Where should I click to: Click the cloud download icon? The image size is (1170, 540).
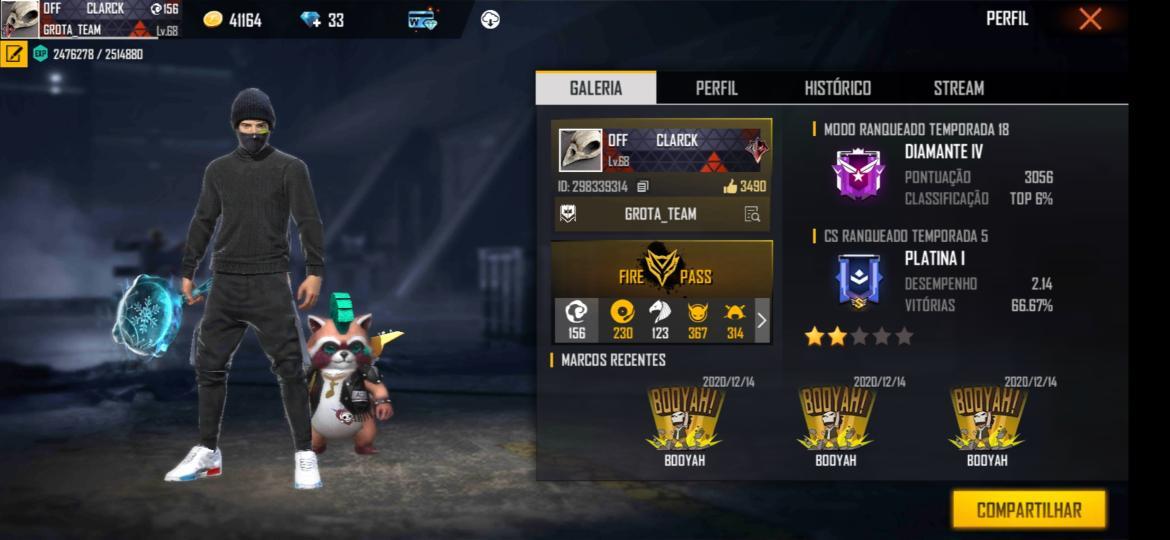pyautogui.click(x=490, y=19)
